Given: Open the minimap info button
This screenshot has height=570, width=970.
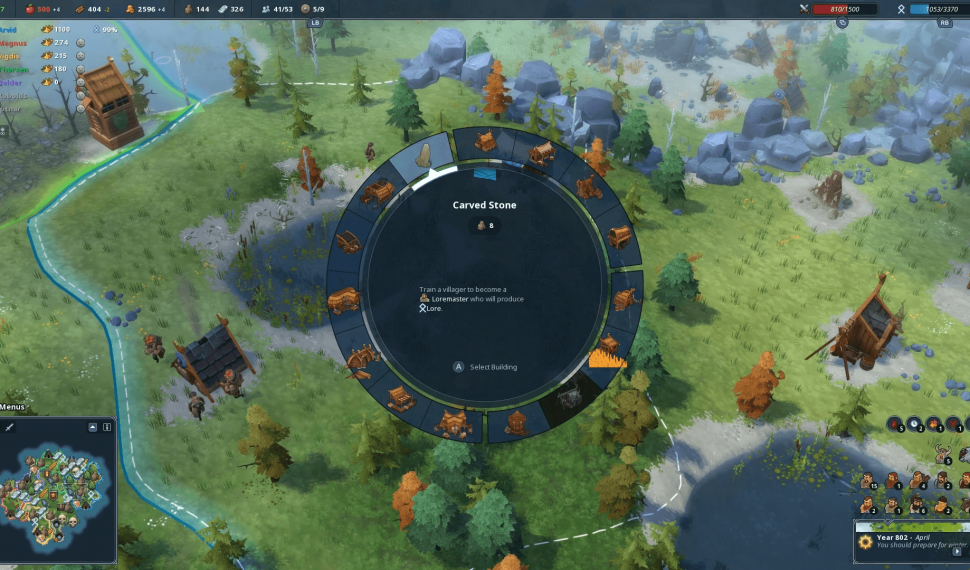Looking at the screenshot, I should point(107,427).
